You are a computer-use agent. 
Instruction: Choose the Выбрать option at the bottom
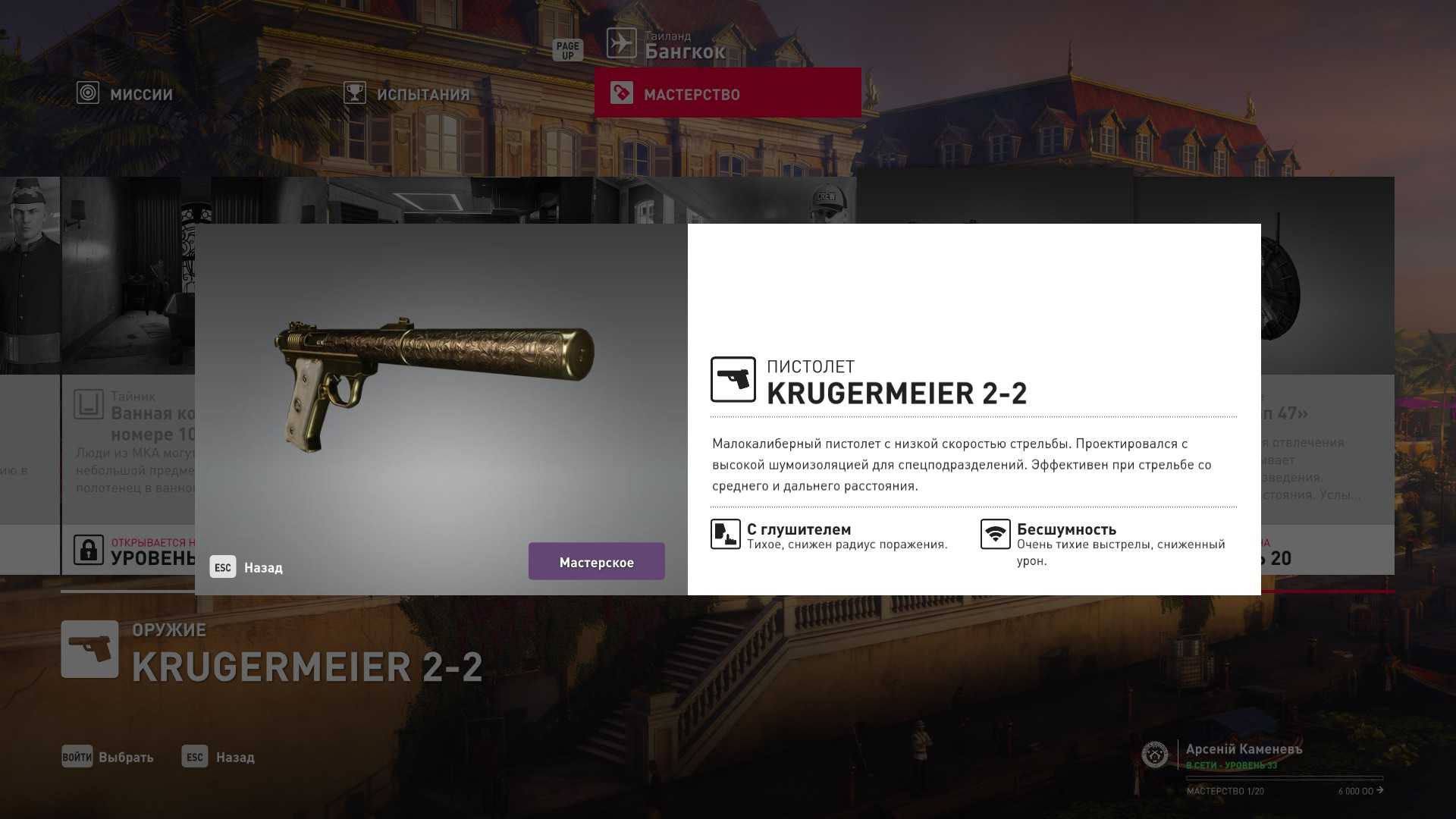(108, 757)
